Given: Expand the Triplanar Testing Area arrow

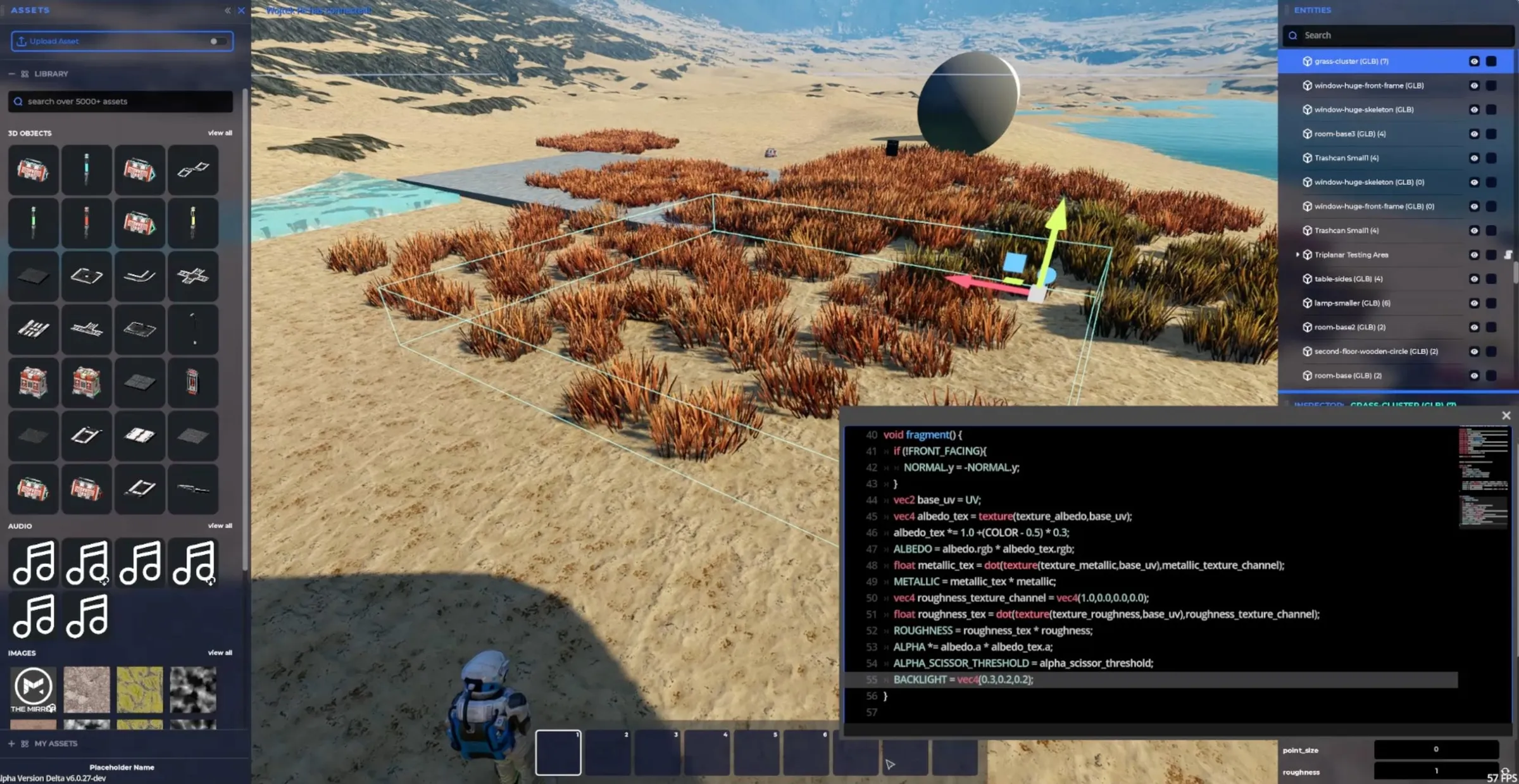Looking at the screenshot, I should [1297, 254].
